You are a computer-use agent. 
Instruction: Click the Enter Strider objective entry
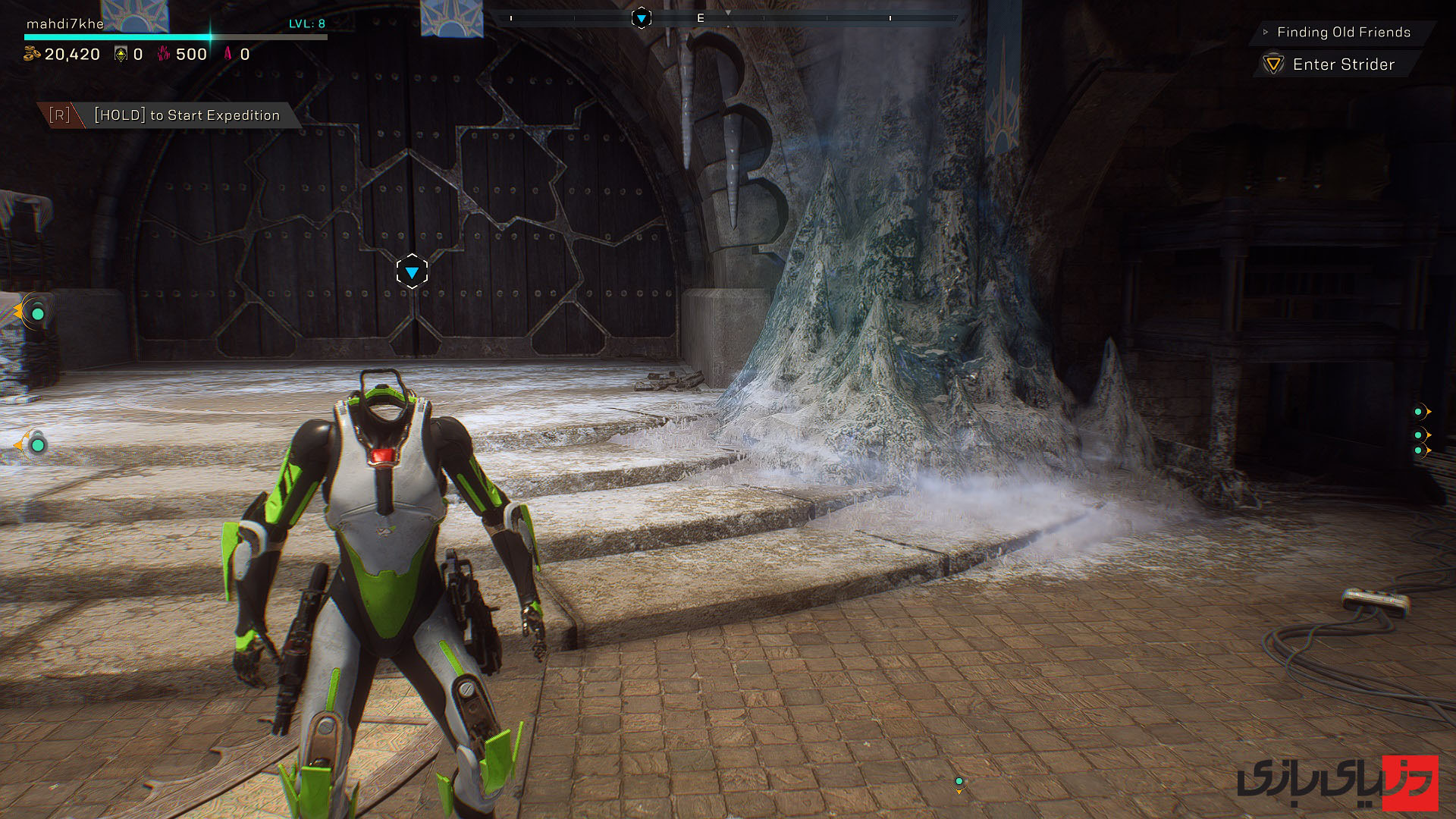click(1343, 64)
